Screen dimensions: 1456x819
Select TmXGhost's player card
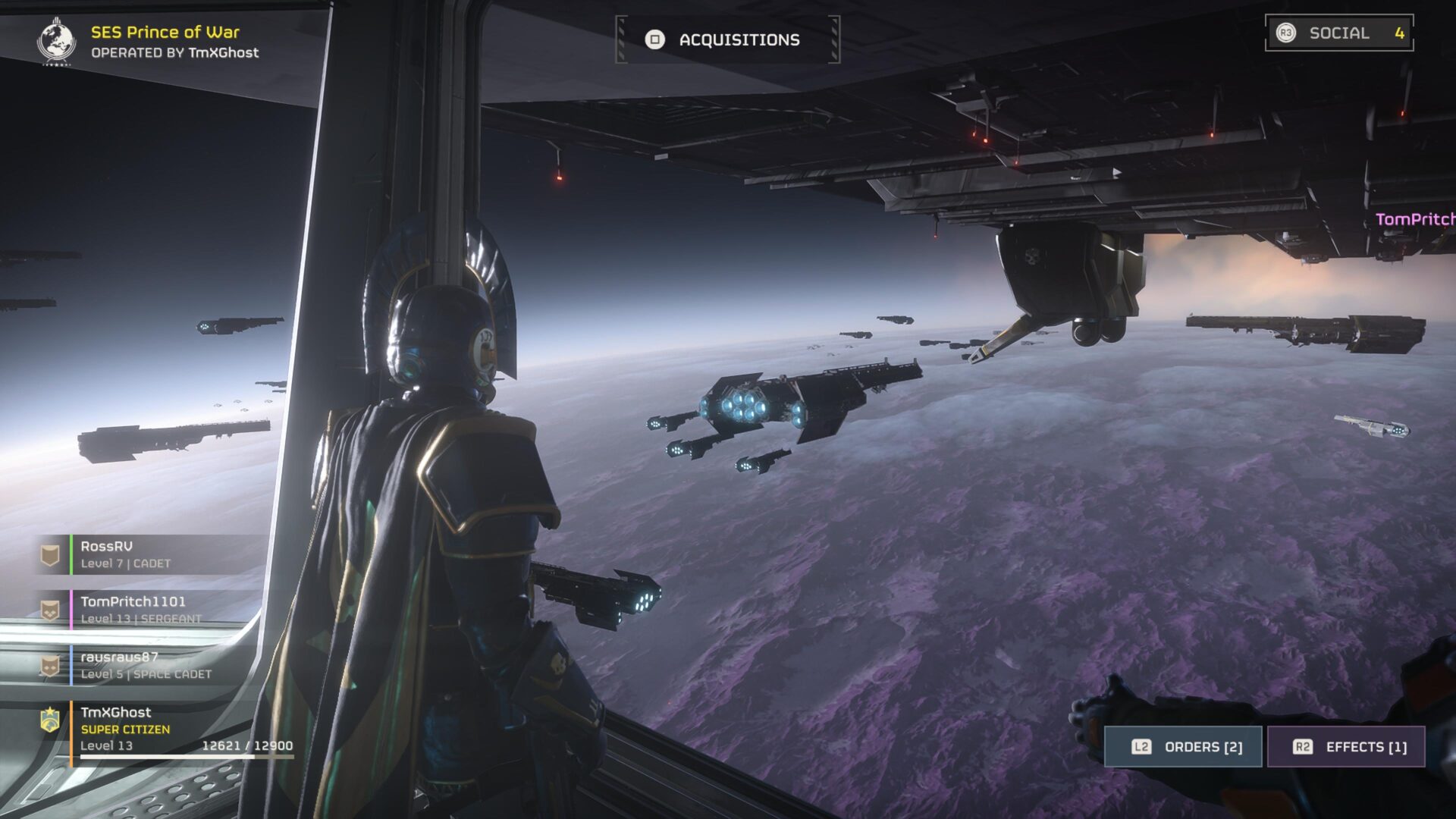[x=167, y=729]
